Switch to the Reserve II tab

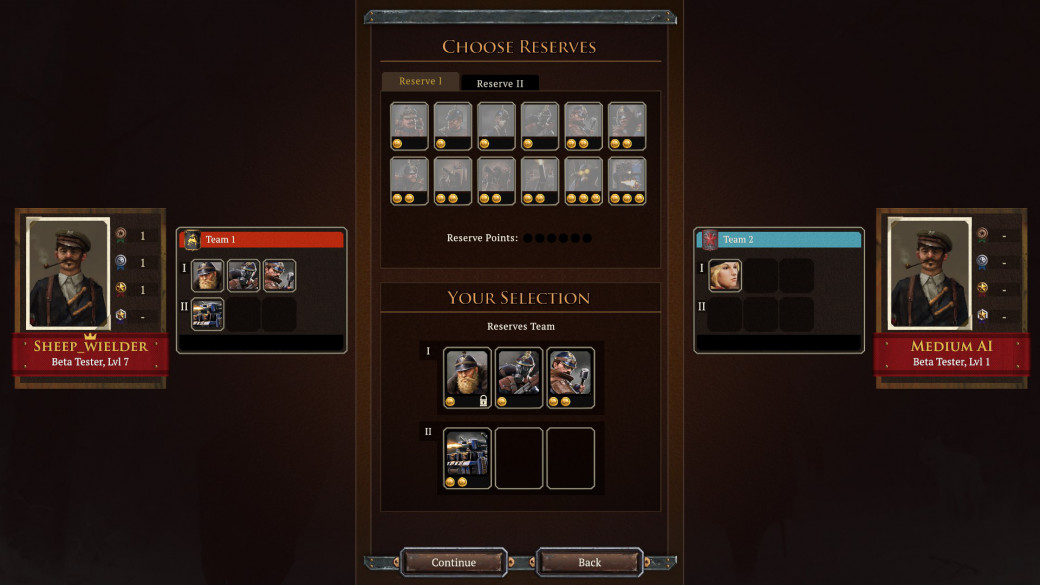pyautogui.click(x=500, y=83)
